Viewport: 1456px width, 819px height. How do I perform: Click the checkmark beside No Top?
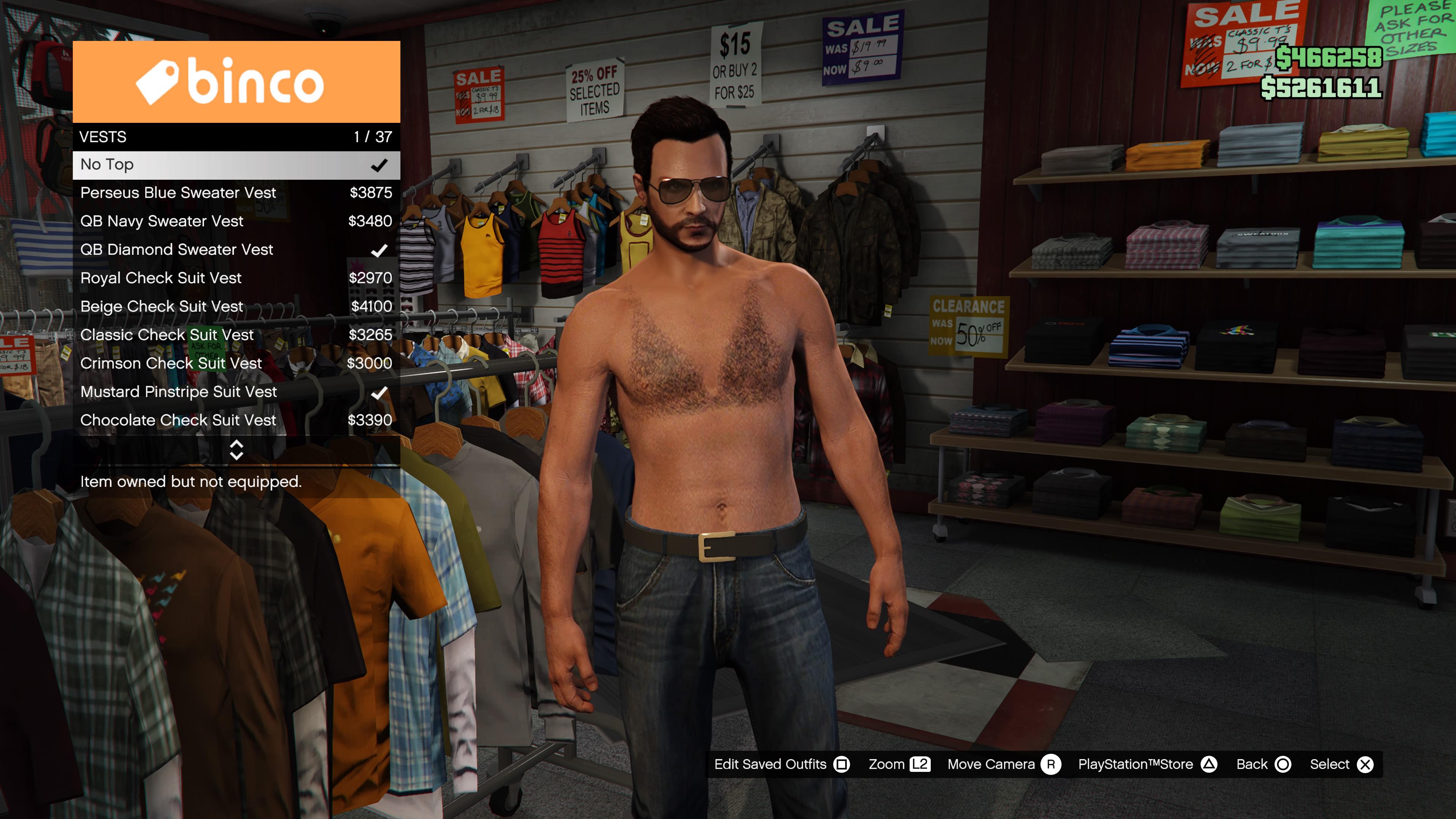point(380,165)
